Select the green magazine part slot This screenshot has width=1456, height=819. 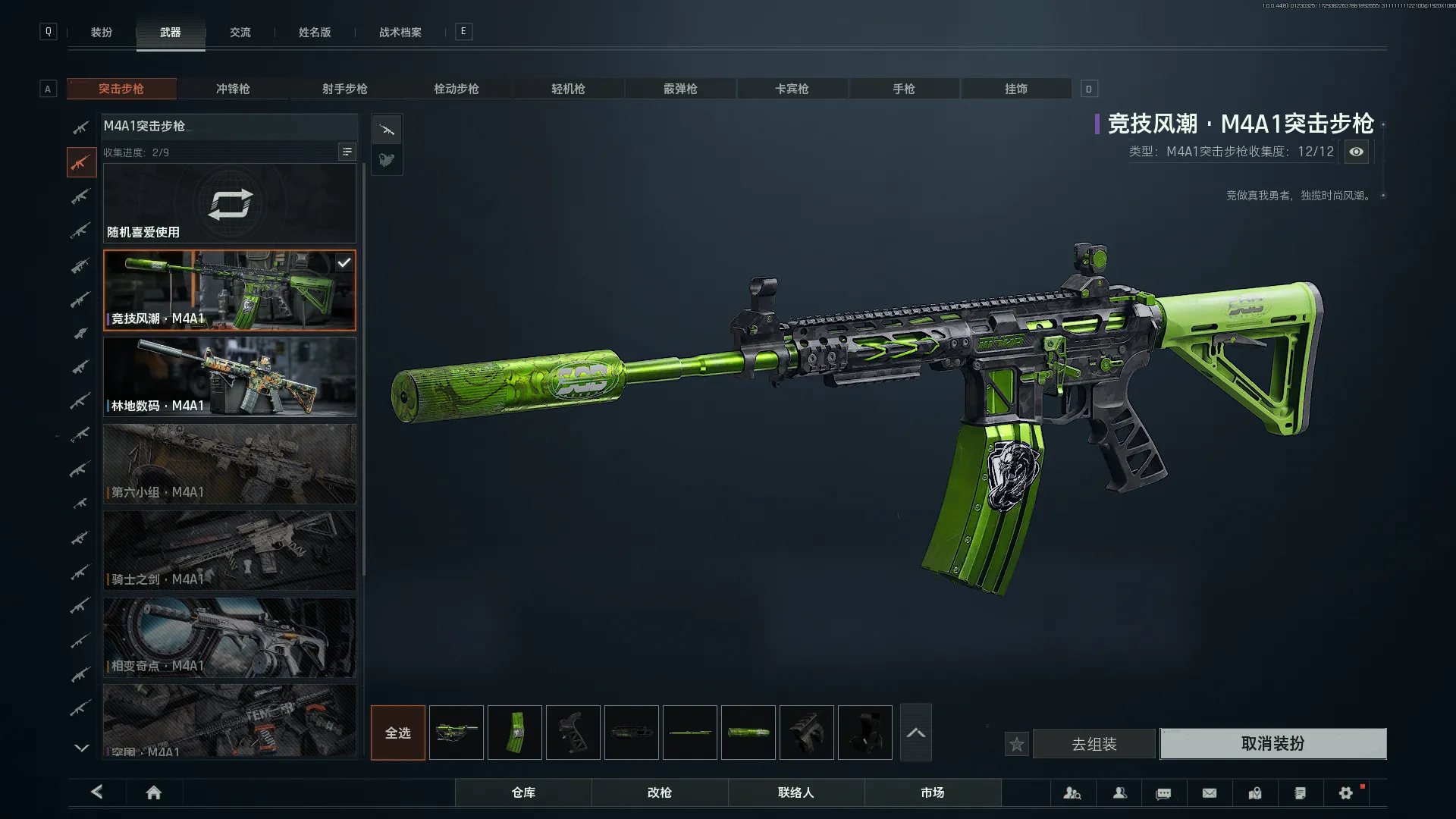click(515, 733)
